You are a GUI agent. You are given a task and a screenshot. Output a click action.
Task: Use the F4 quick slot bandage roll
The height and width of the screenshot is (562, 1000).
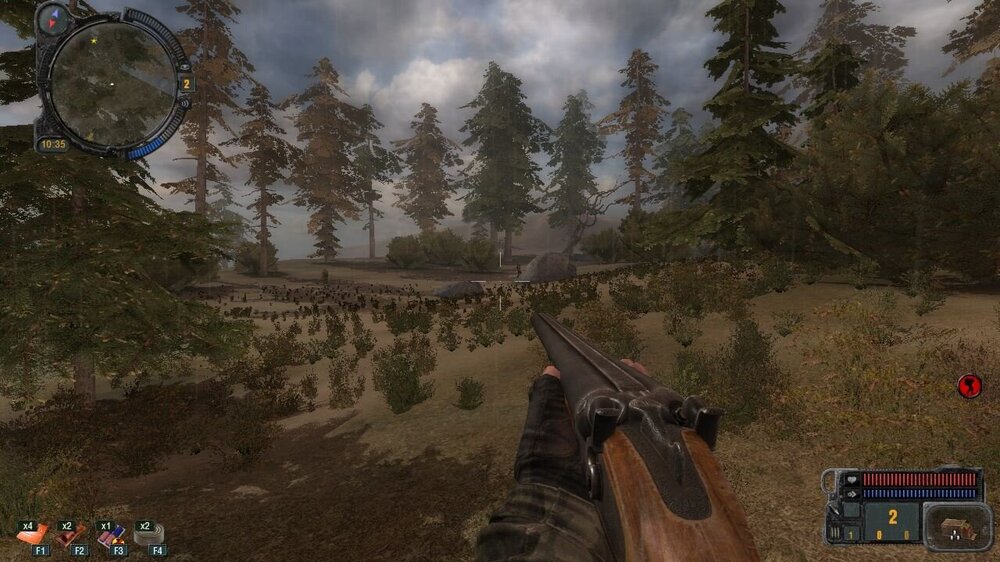click(x=149, y=535)
